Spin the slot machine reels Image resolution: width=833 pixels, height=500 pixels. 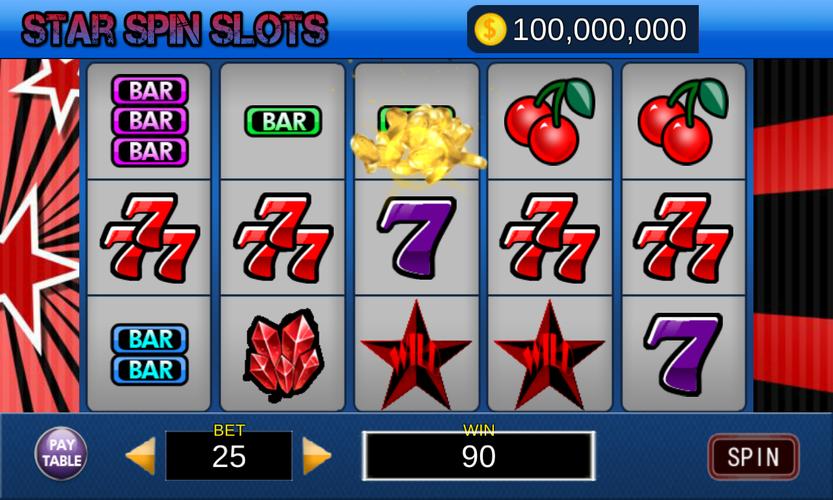[x=753, y=457]
